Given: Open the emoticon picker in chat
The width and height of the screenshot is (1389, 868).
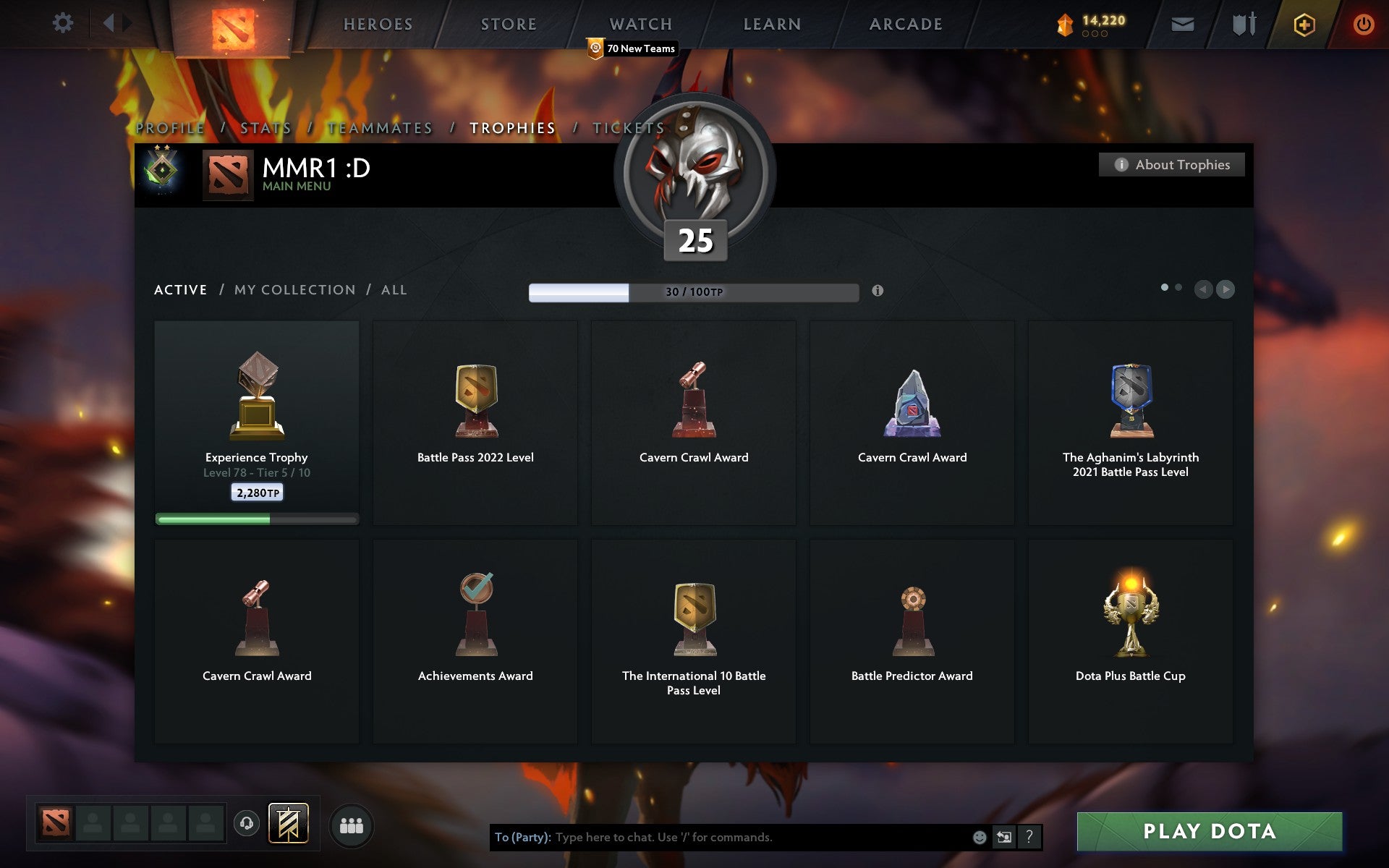Looking at the screenshot, I should 980,838.
